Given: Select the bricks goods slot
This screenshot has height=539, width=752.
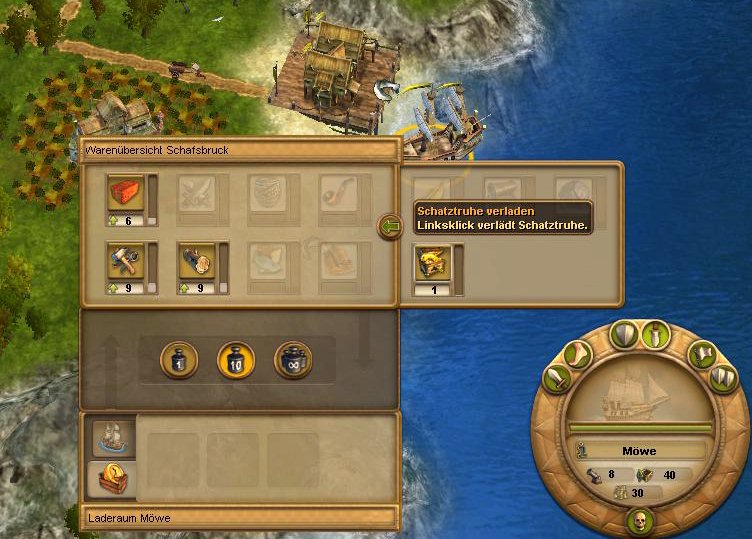Looking at the screenshot, I should coord(125,194).
